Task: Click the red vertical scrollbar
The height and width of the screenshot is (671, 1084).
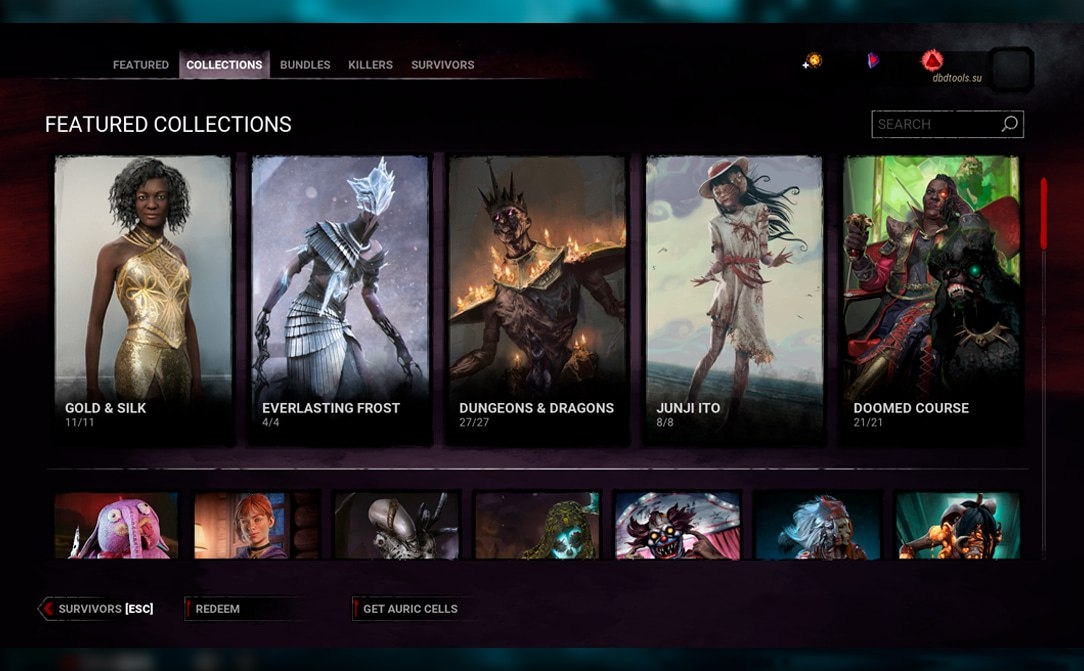Action: [1043, 214]
